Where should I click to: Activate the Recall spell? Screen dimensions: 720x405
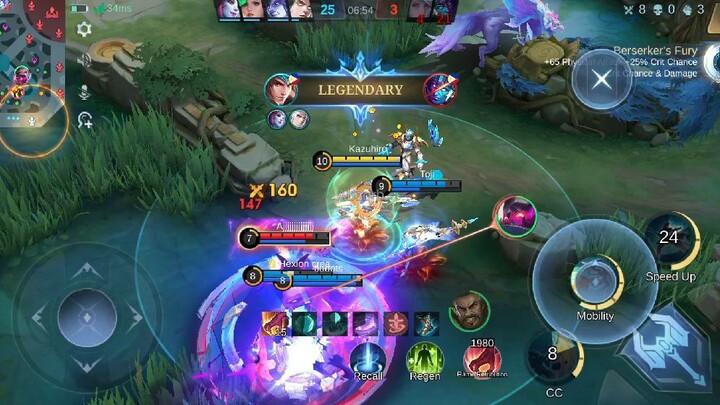point(369,358)
